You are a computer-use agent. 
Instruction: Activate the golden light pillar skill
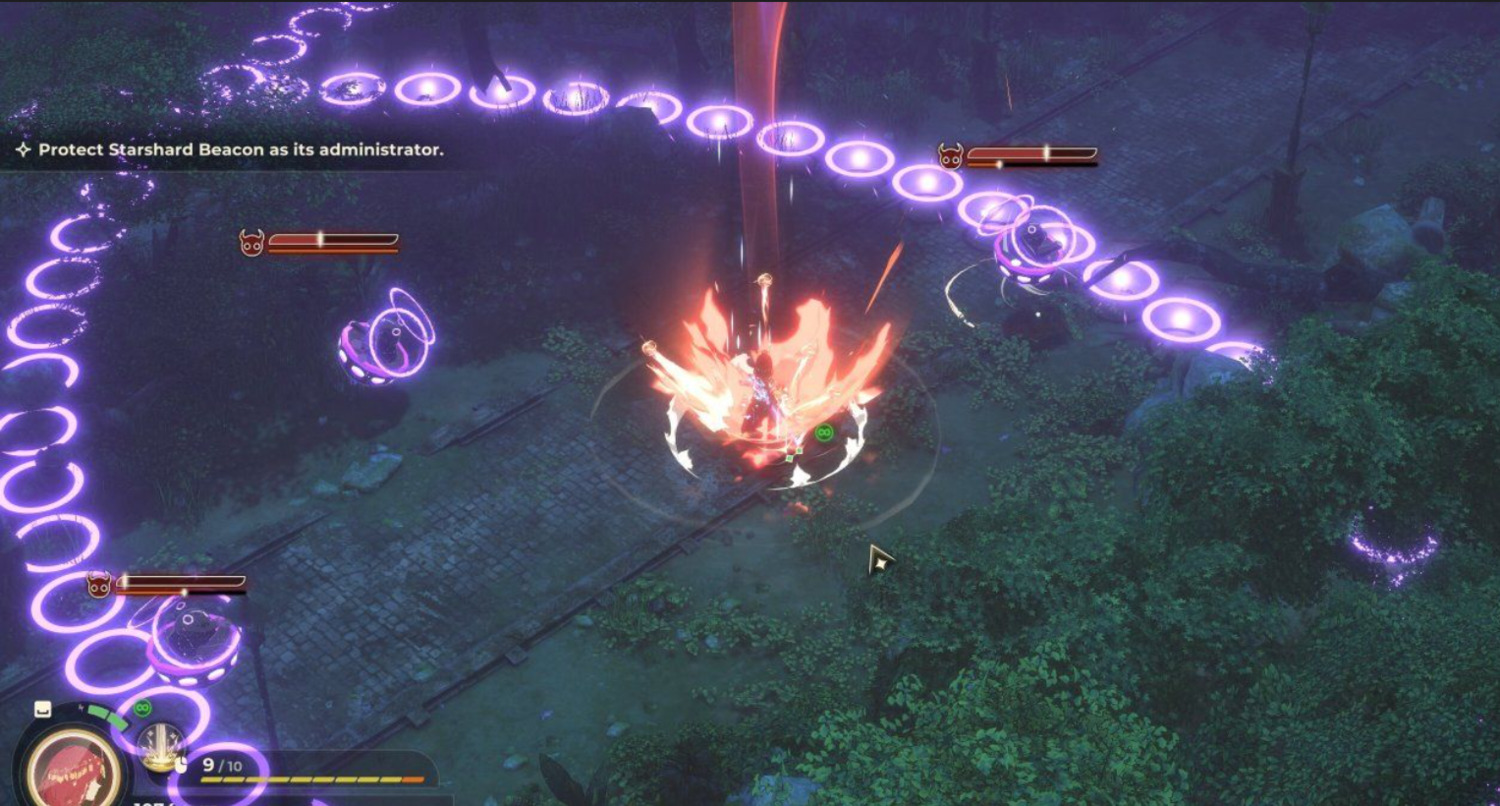[x=161, y=747]
